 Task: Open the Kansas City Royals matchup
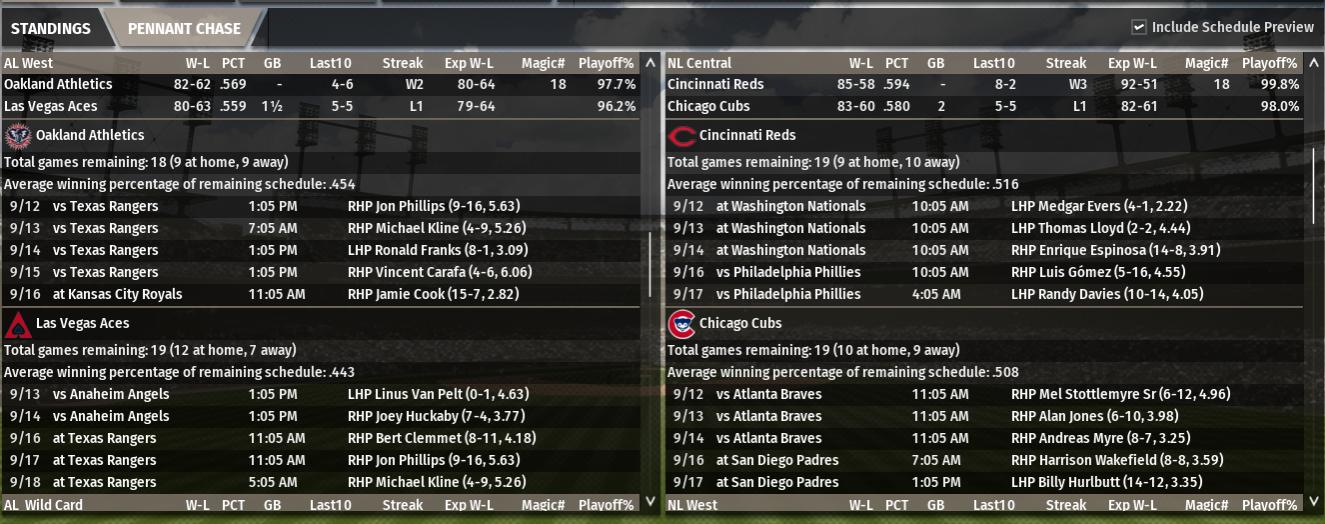(x=117, y=294)
